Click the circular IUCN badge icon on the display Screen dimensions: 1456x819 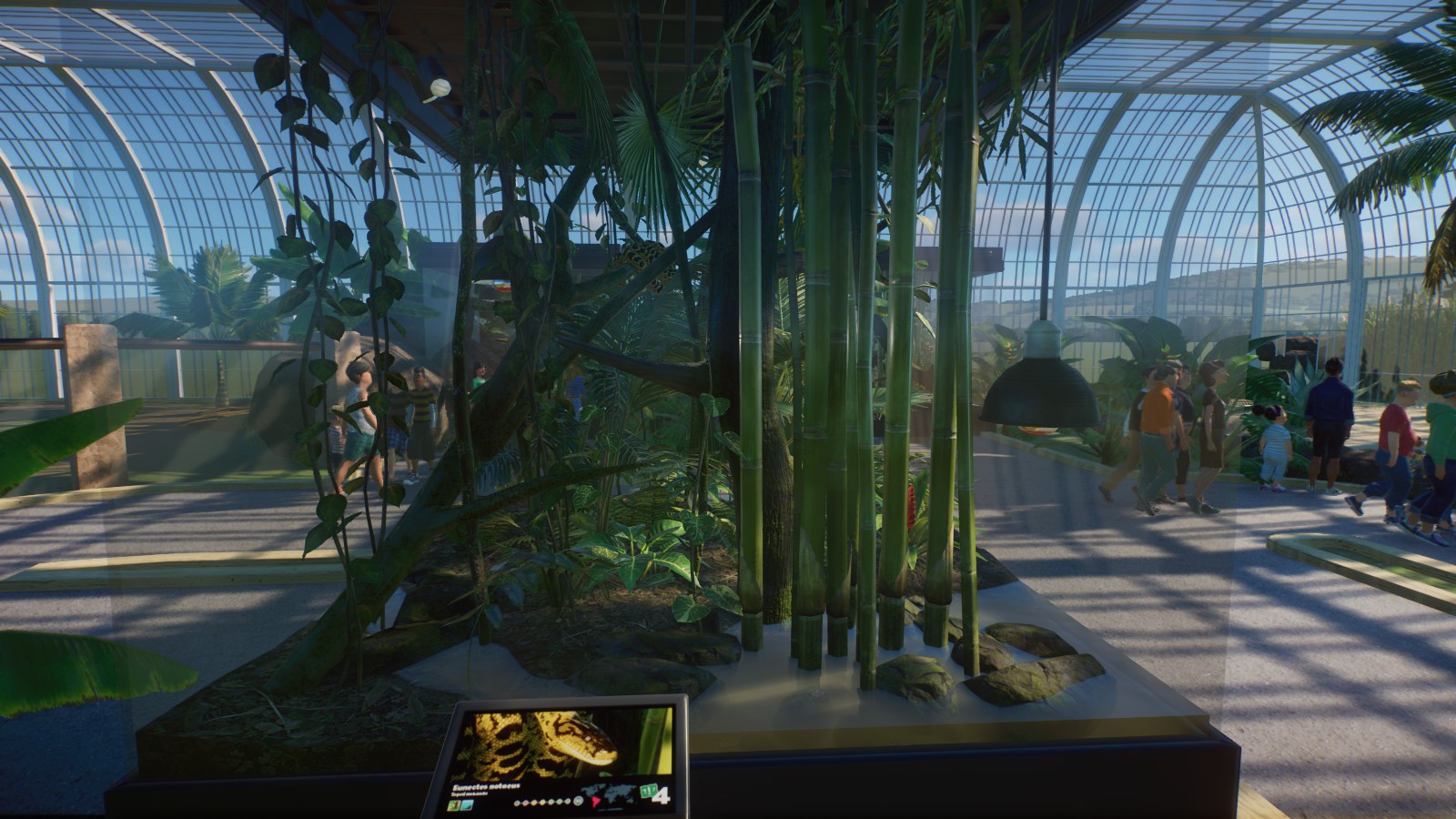[578, 801]
